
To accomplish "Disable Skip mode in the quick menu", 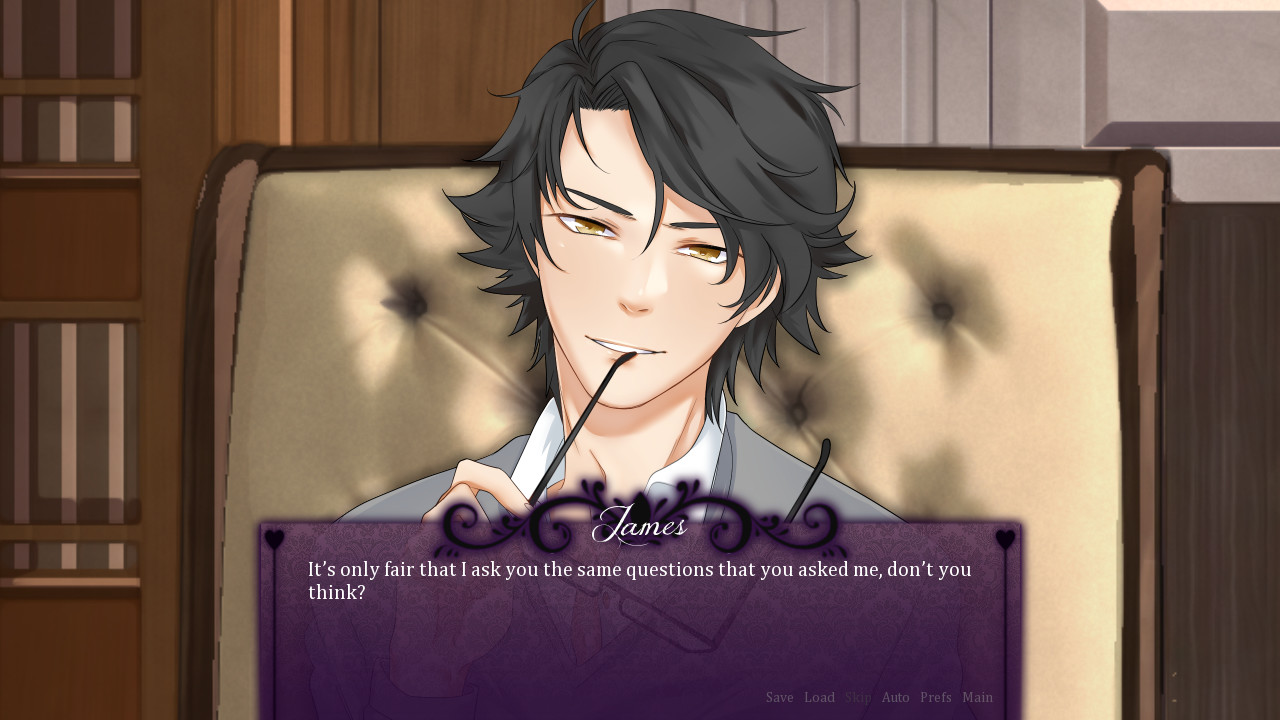I will click(857, 697).
